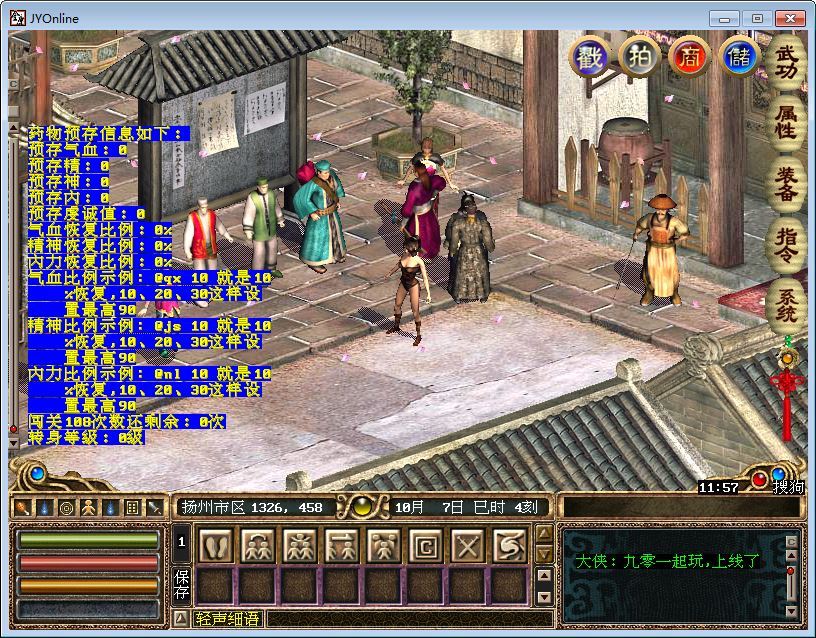Click the human figure toolbar icon

pos(87,508)
